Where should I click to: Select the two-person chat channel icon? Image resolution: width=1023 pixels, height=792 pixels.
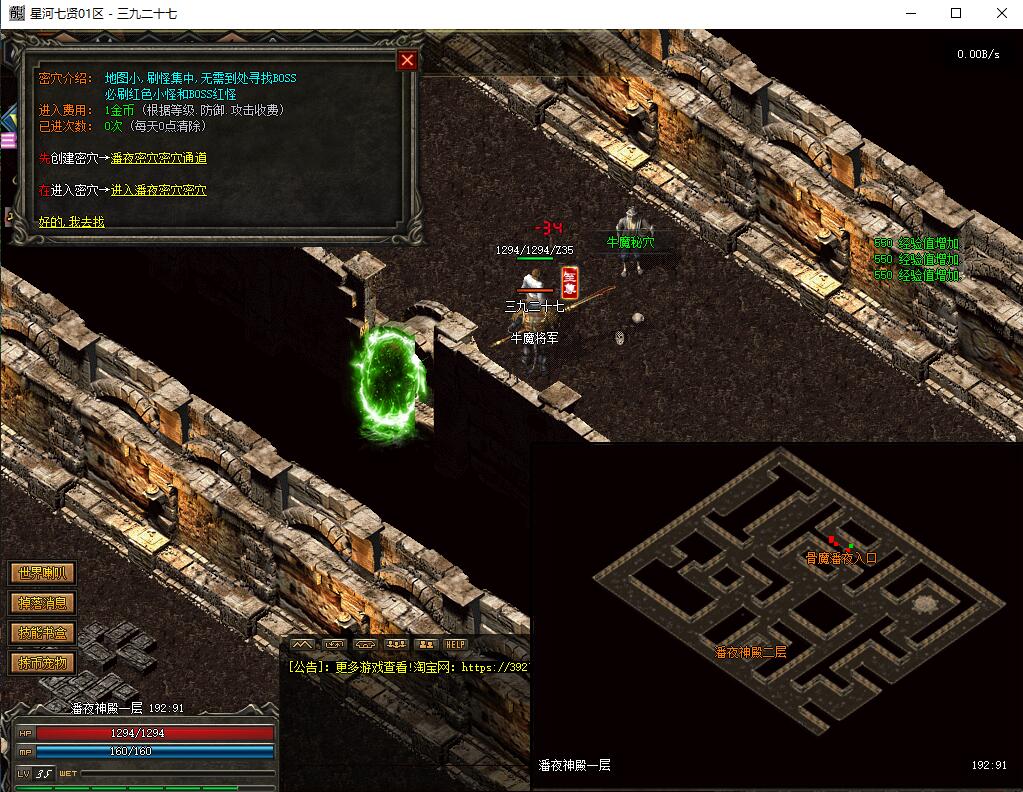click(426, 645)
